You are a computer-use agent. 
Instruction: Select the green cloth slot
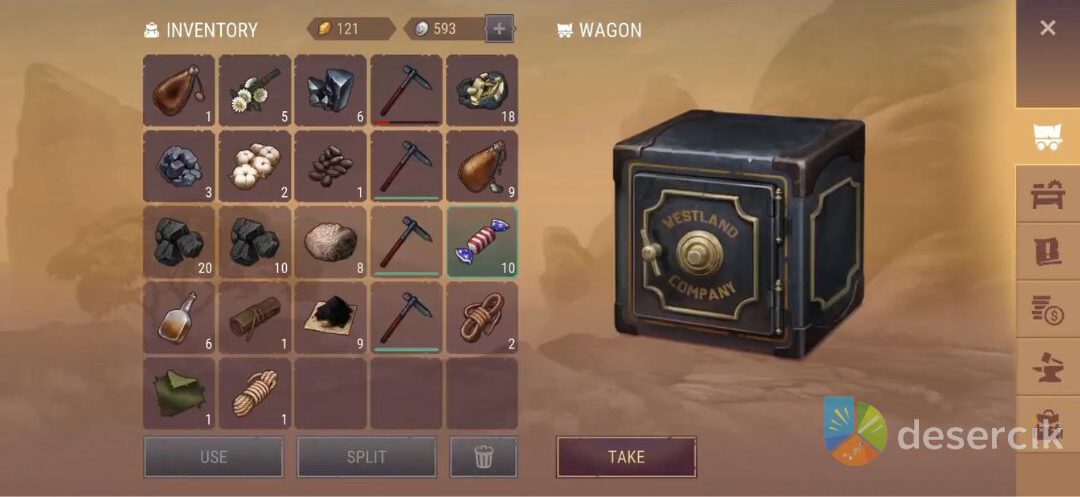tap(179, 393)
